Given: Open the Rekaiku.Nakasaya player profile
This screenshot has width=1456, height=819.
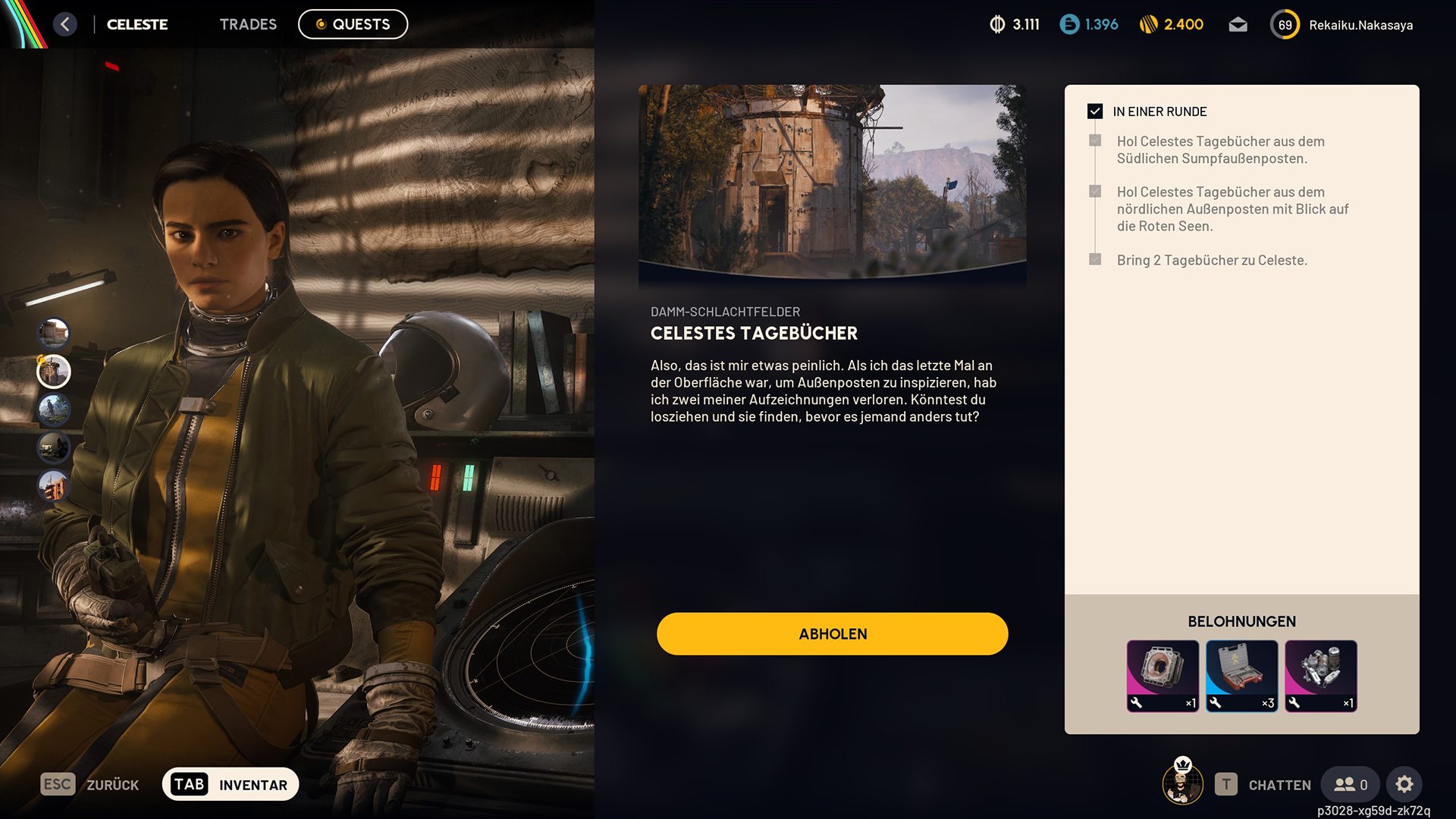Looking at the screenshot, I should [1360, 25].
